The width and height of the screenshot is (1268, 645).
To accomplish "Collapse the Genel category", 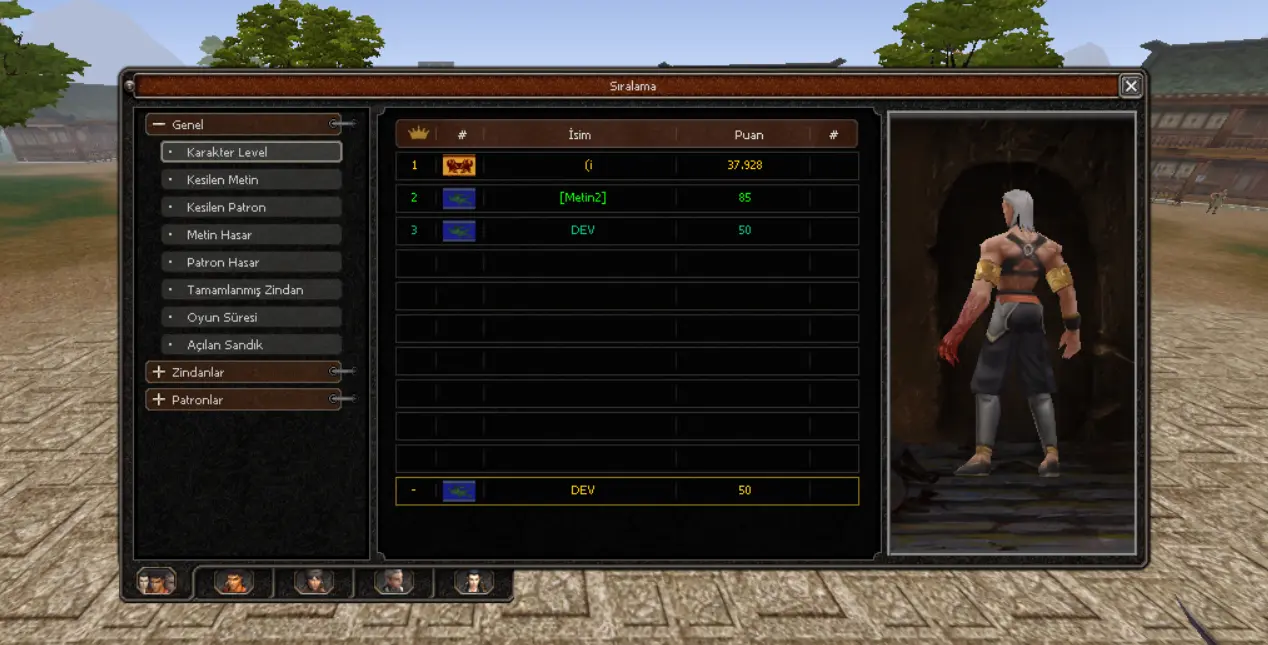I will [159, 125].
